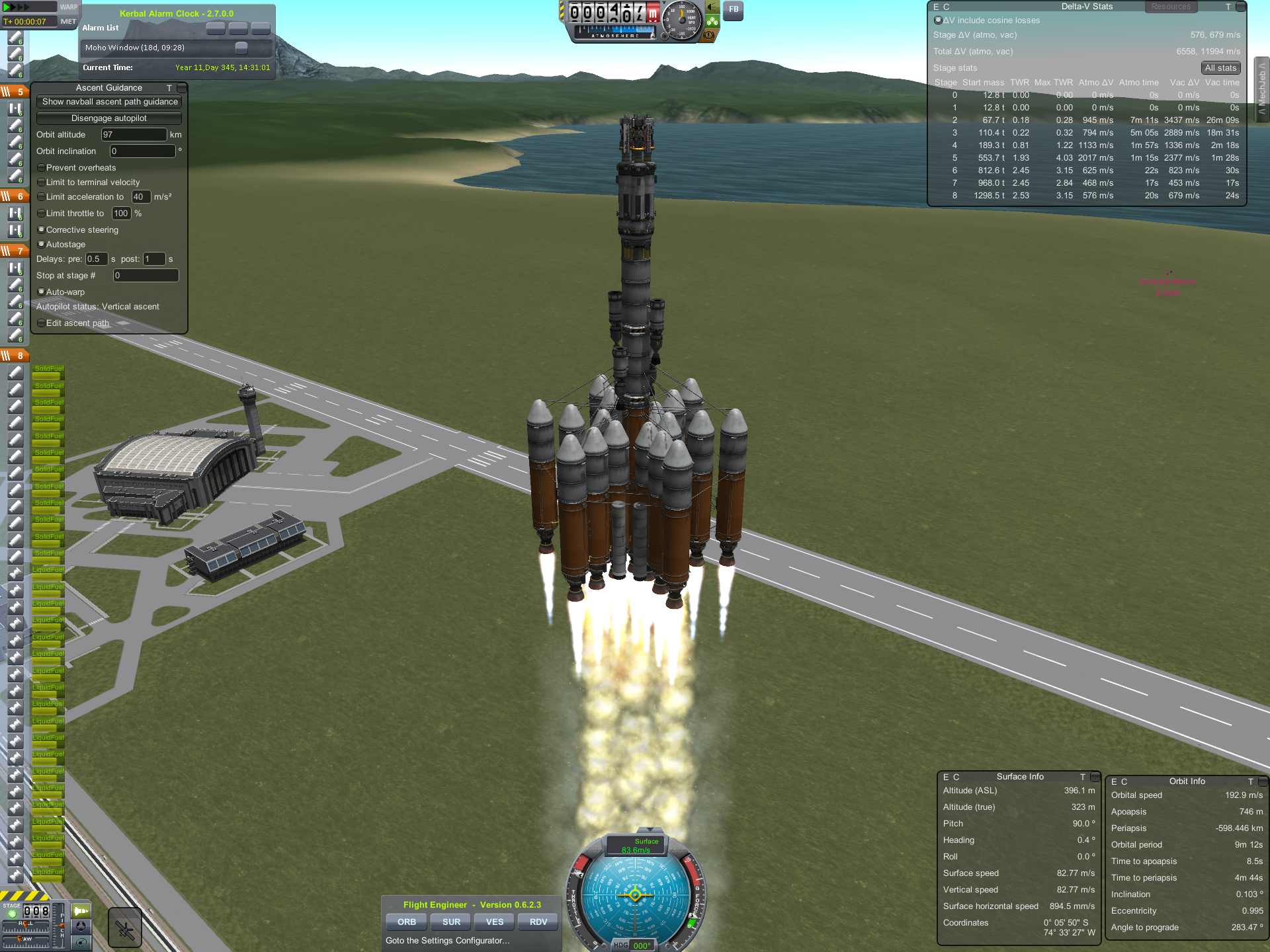Click the Stop at stage number field
This screenshot has height=952, width=1270.
pos(146,276)
